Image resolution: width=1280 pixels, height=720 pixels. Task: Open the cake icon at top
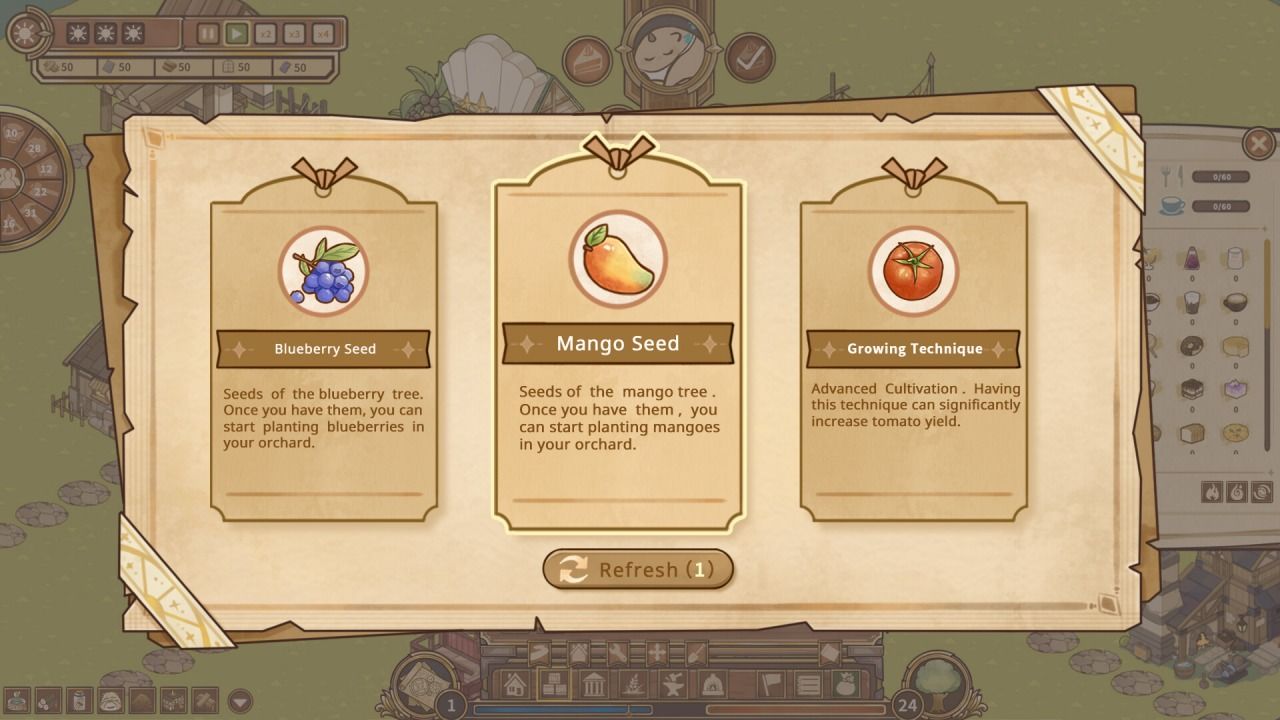(587, 60)
